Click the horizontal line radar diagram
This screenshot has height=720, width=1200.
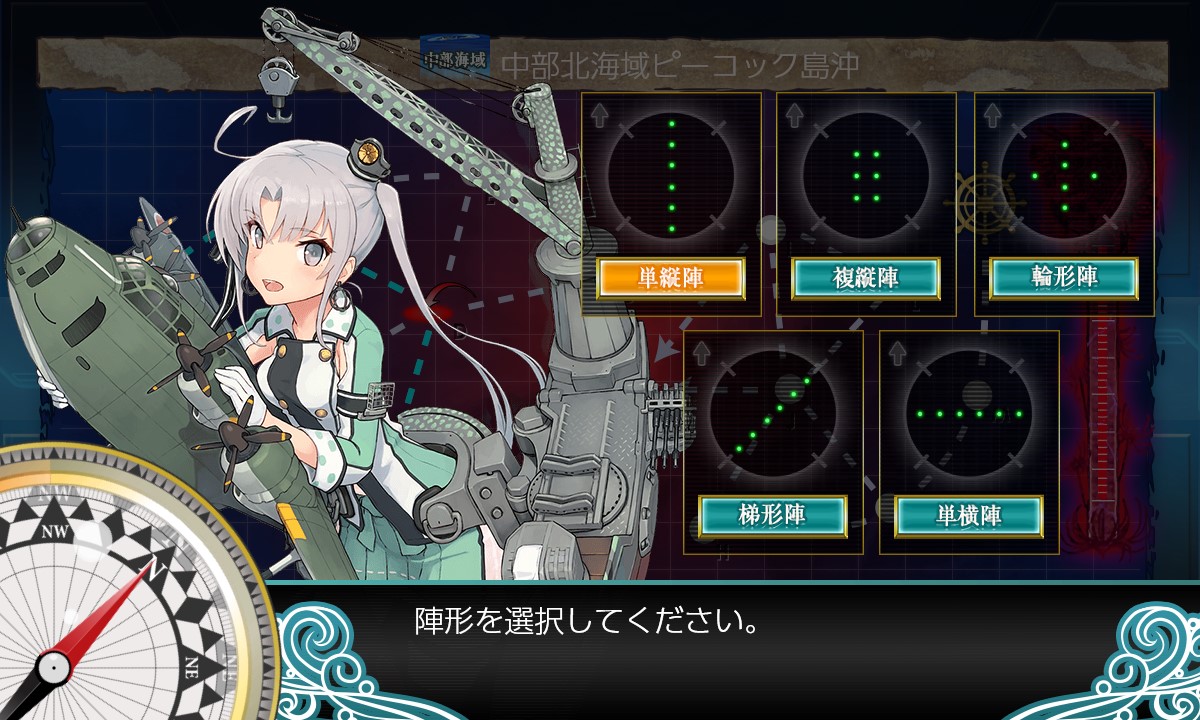969,413
